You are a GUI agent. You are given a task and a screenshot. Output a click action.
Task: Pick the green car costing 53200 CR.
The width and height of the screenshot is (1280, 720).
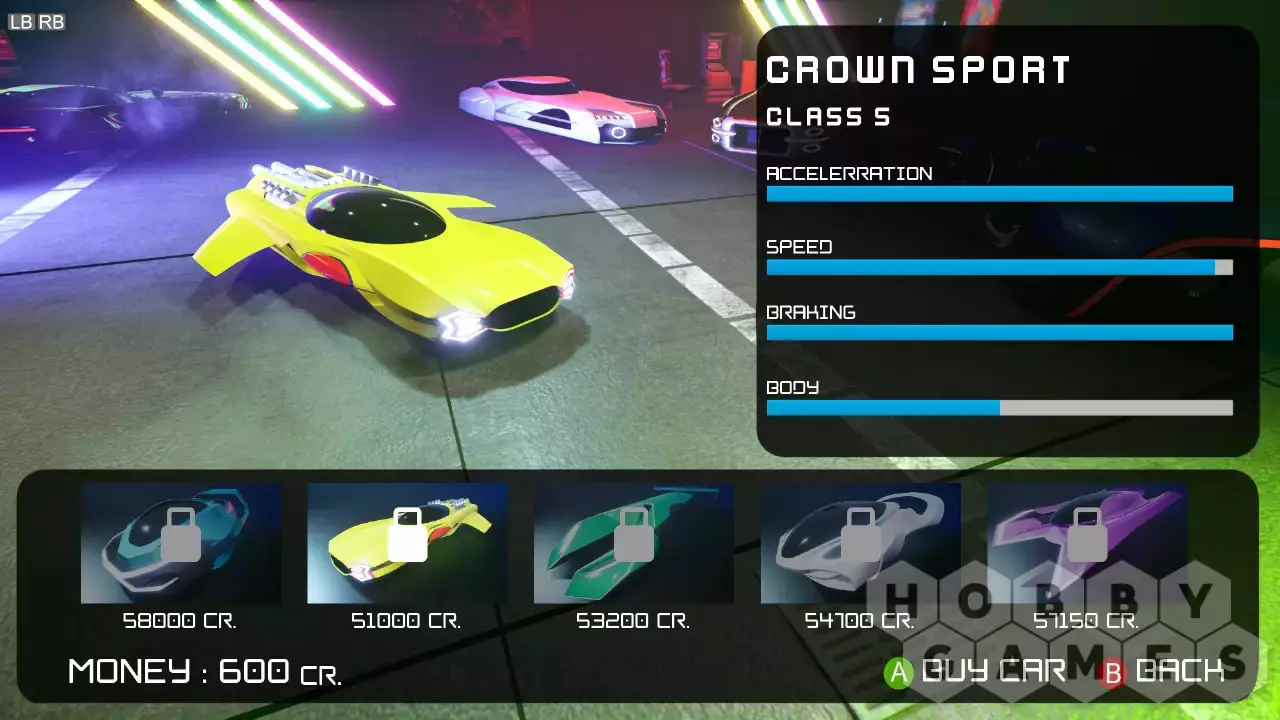[x=633, y=543]
